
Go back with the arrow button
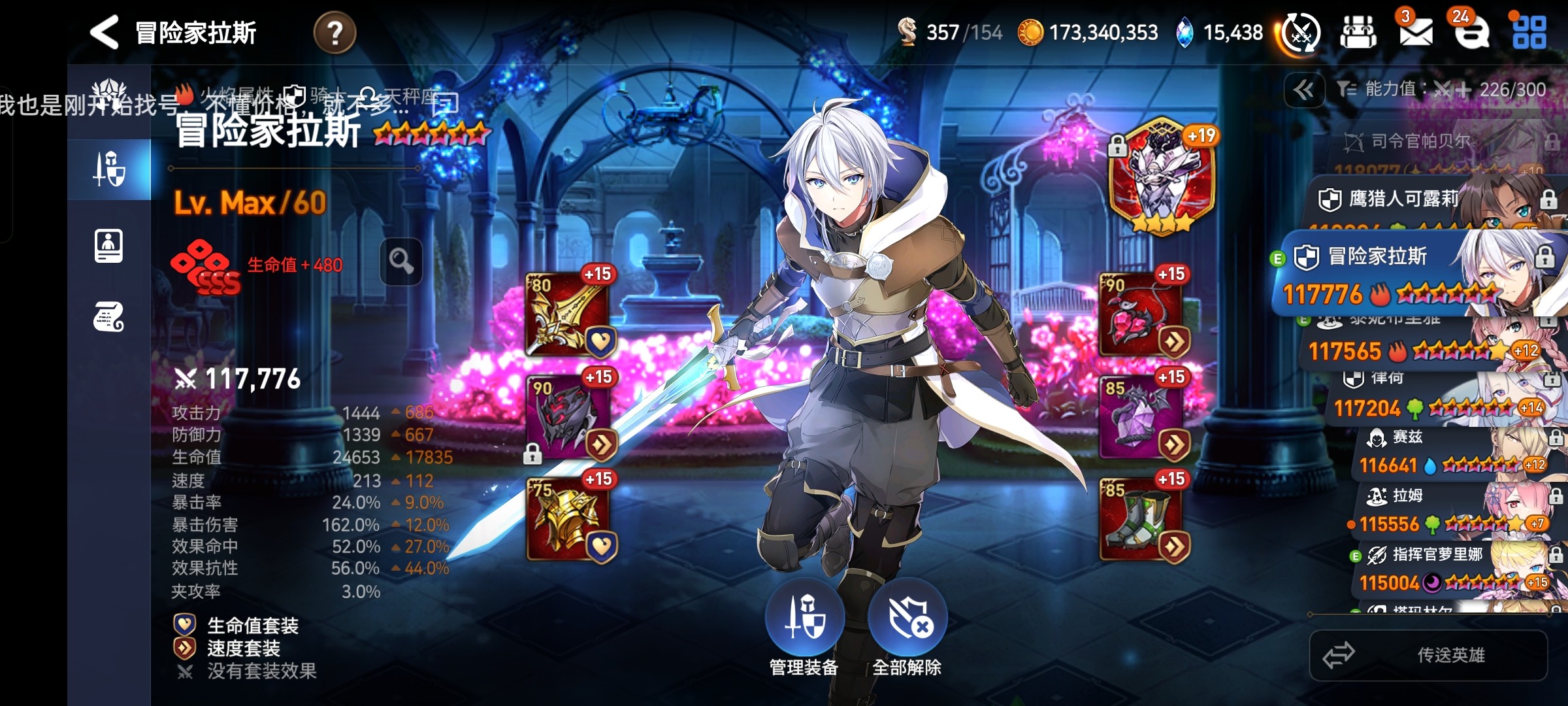click(x=105, y=32)
